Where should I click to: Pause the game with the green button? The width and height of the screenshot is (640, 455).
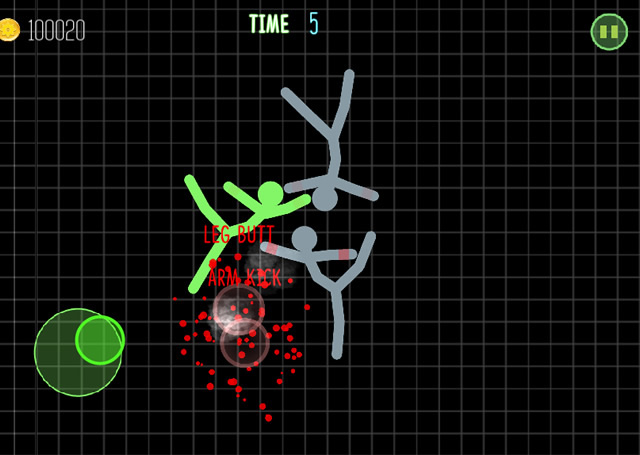608,32
